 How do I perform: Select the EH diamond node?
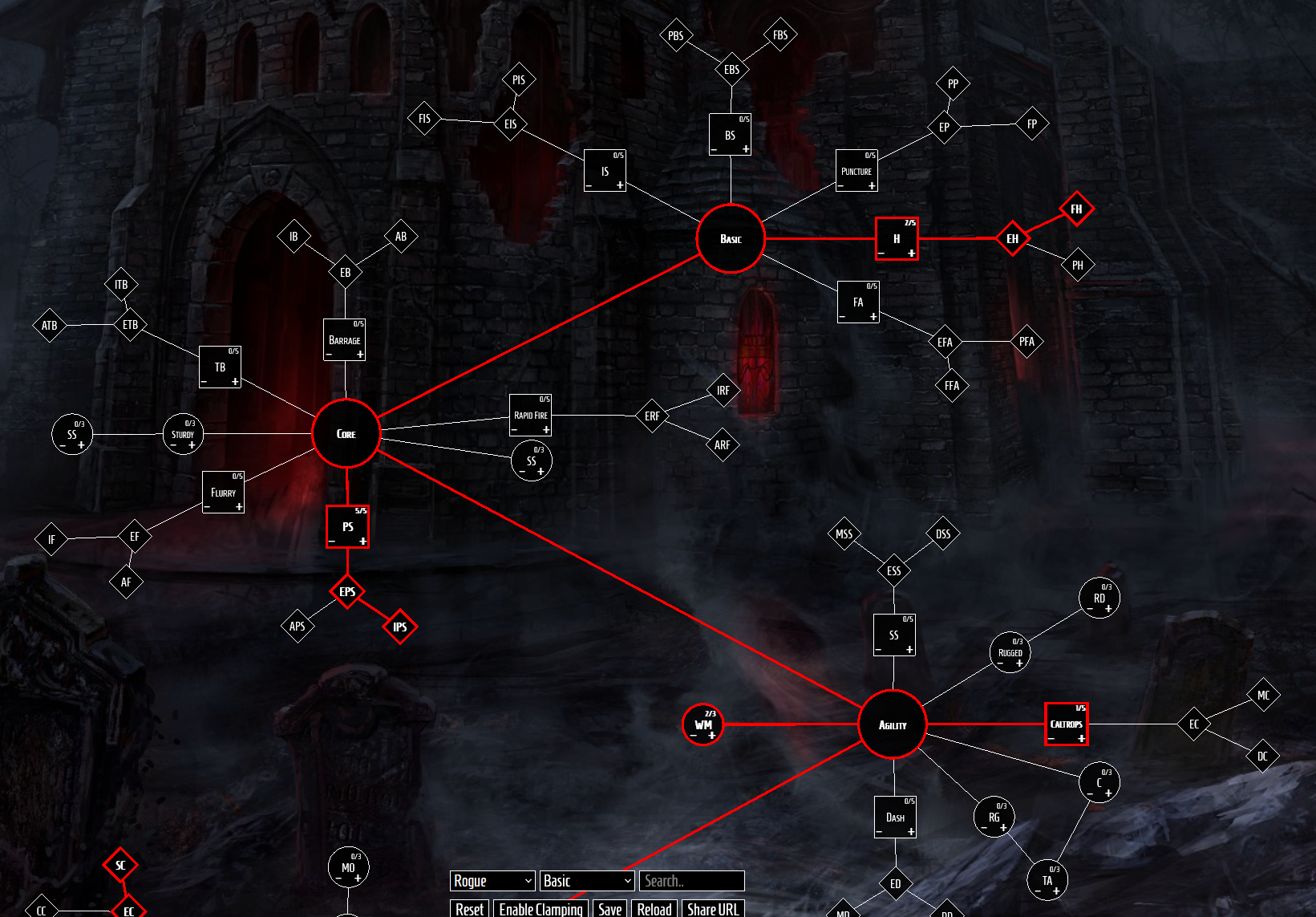(x=1012, y=238)
